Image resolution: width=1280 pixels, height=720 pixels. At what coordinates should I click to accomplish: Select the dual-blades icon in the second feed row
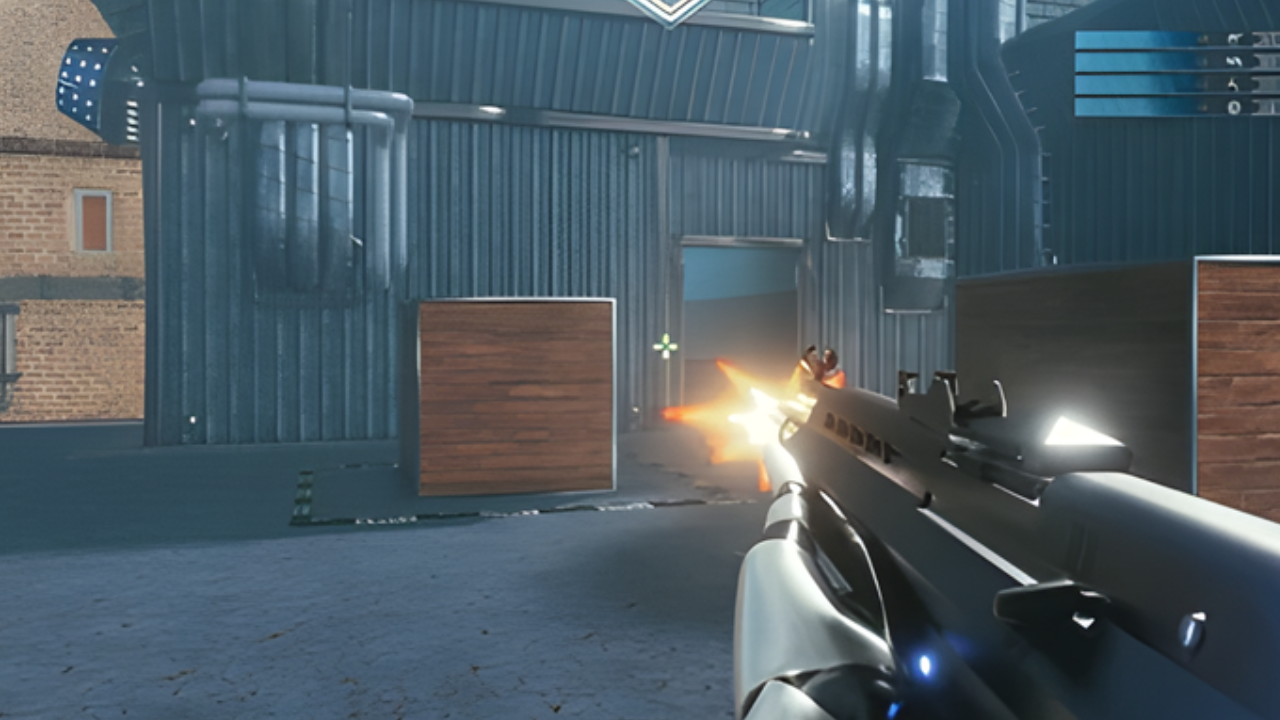pyautogui.click(x=1233, y=61)
